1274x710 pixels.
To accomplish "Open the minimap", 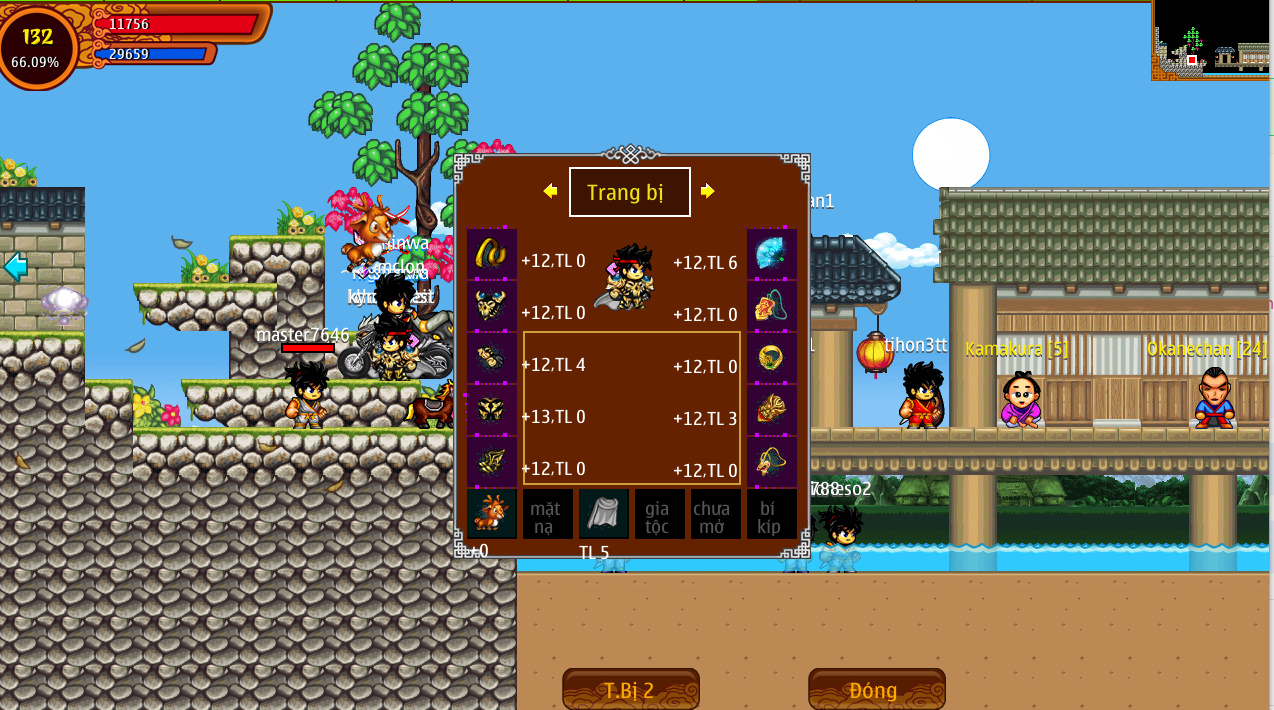I will 1212,40.
